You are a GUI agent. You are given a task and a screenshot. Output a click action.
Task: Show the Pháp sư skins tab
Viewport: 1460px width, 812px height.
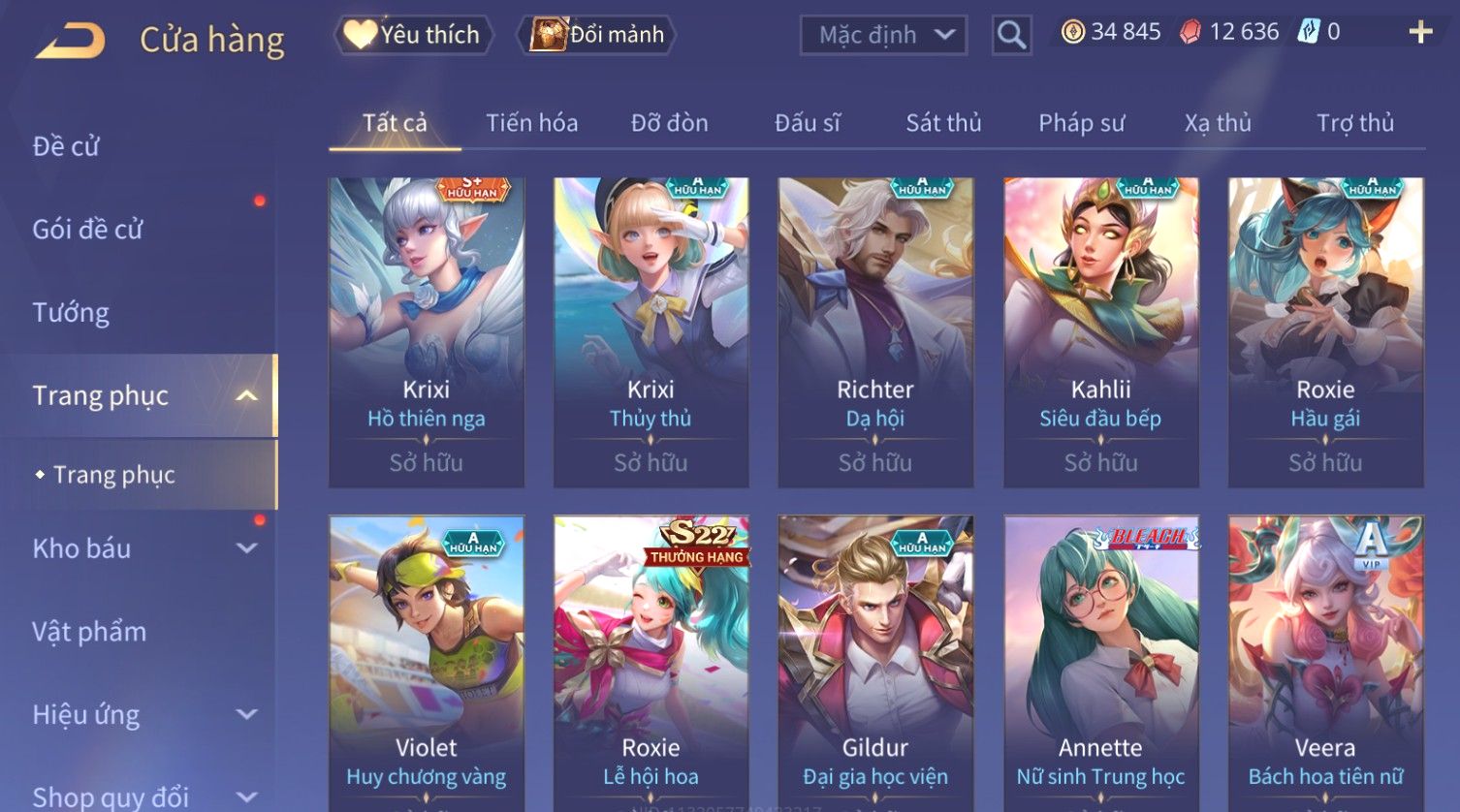click(1081, 123)
